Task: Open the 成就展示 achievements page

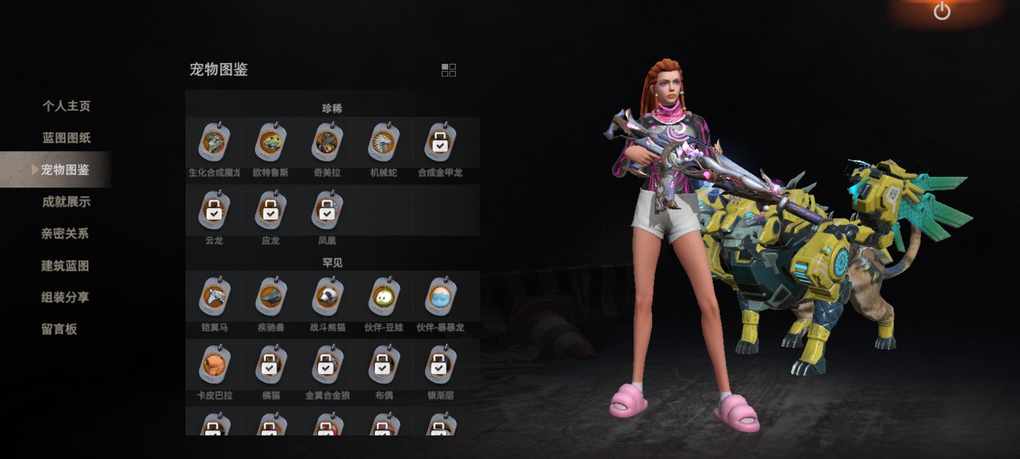Action: coord(66,202)
